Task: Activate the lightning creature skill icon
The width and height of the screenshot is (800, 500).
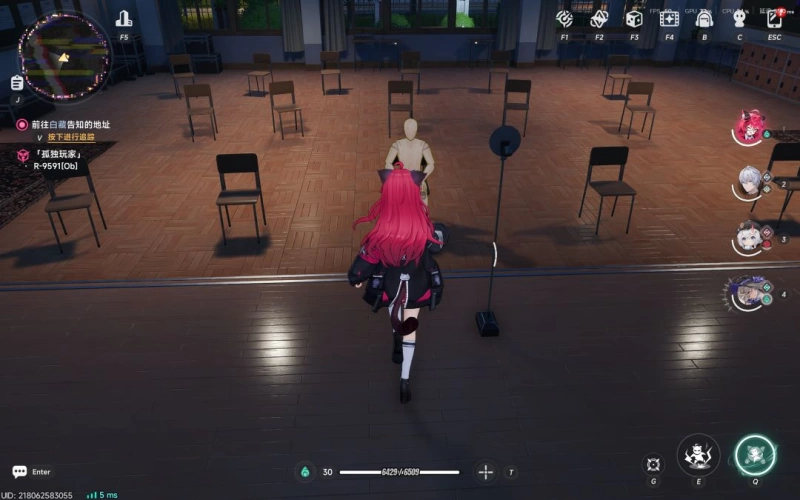Action: pyautogui.click(x=698, y=455)
